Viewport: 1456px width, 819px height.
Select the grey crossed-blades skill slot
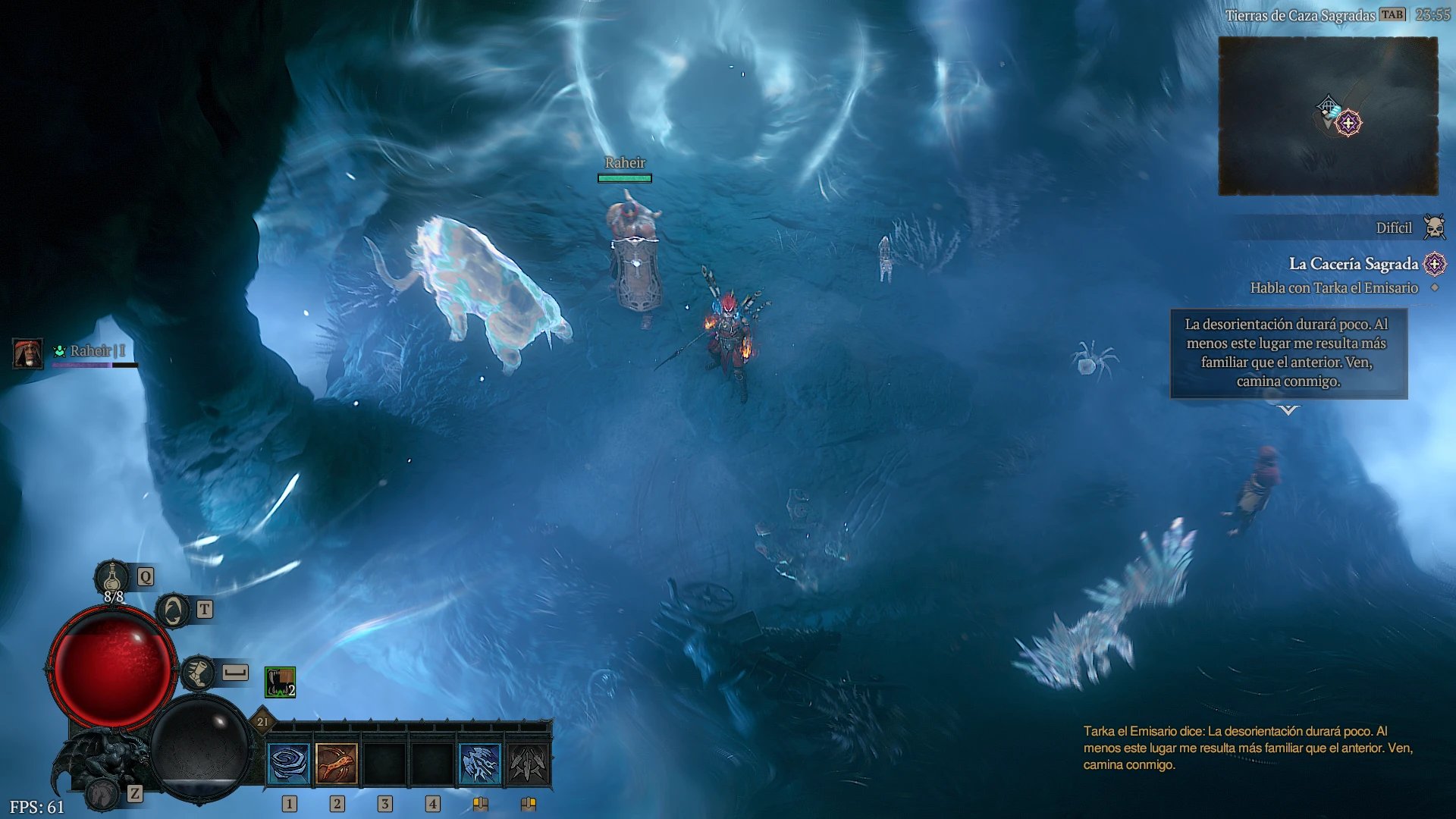click(x=528, y=763)
